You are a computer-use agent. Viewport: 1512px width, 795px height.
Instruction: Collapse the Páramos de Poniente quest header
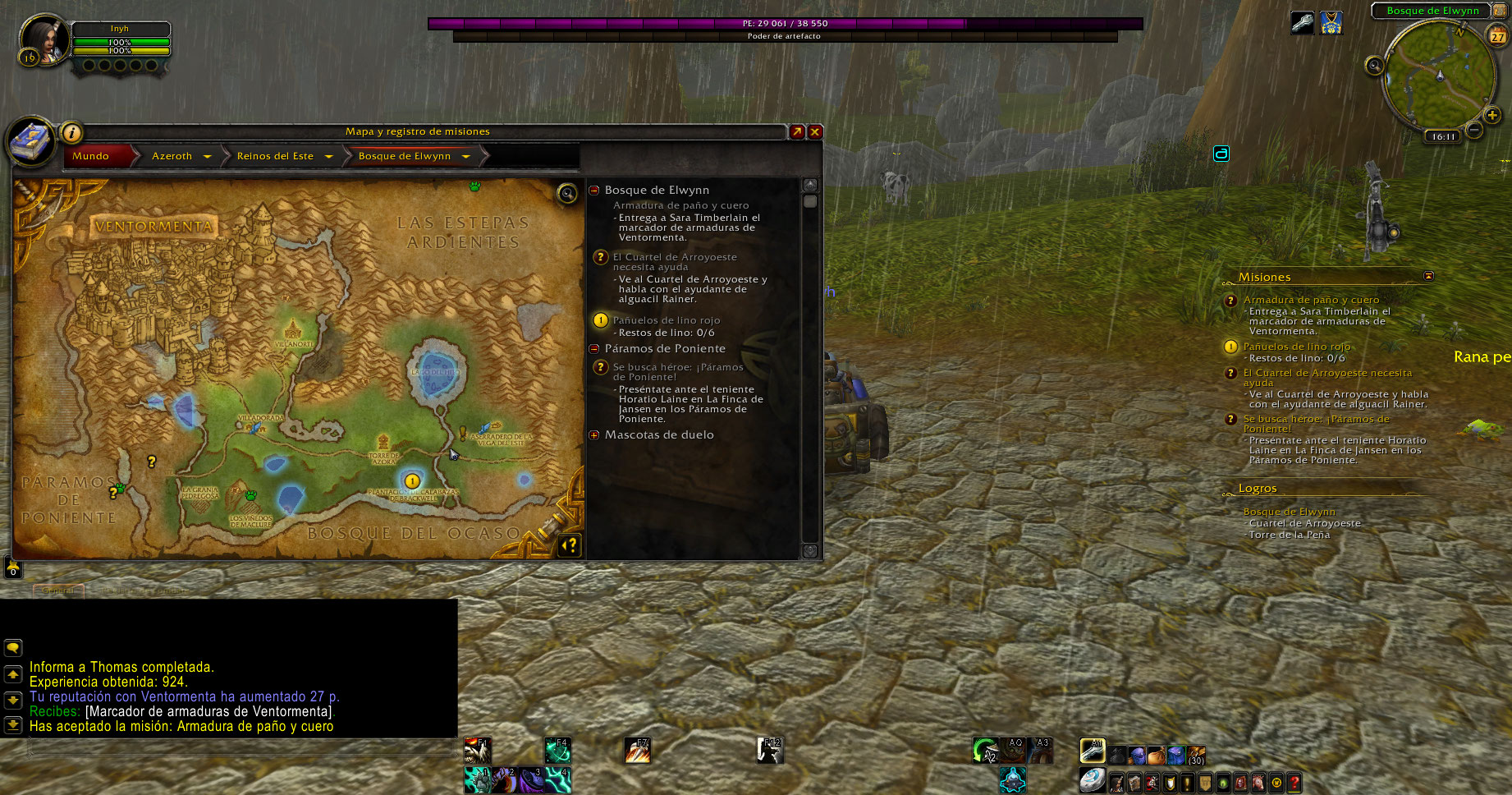594,349
